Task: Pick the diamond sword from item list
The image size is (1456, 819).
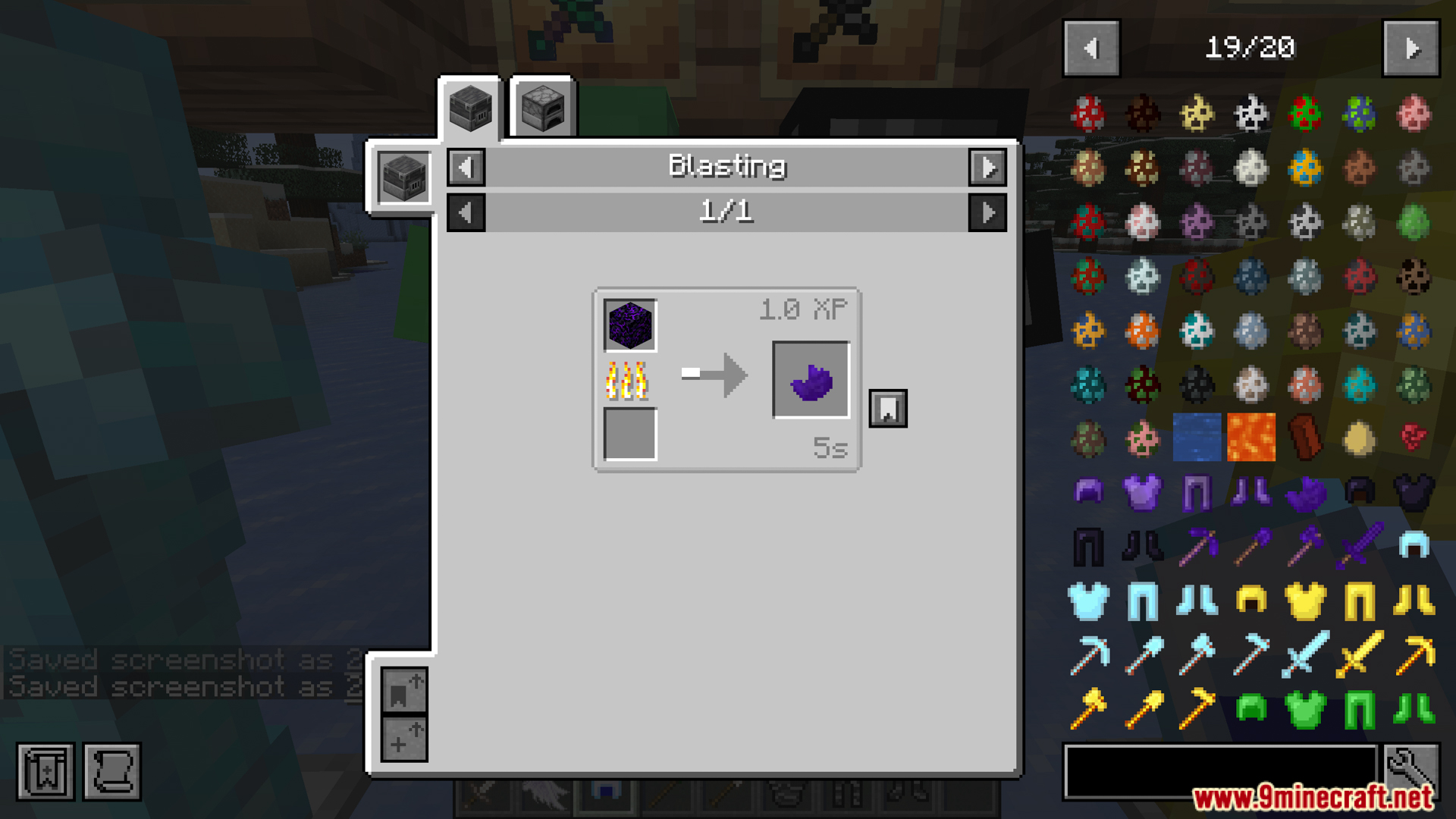Action: pyautogui.click(x=1304, y=654)
